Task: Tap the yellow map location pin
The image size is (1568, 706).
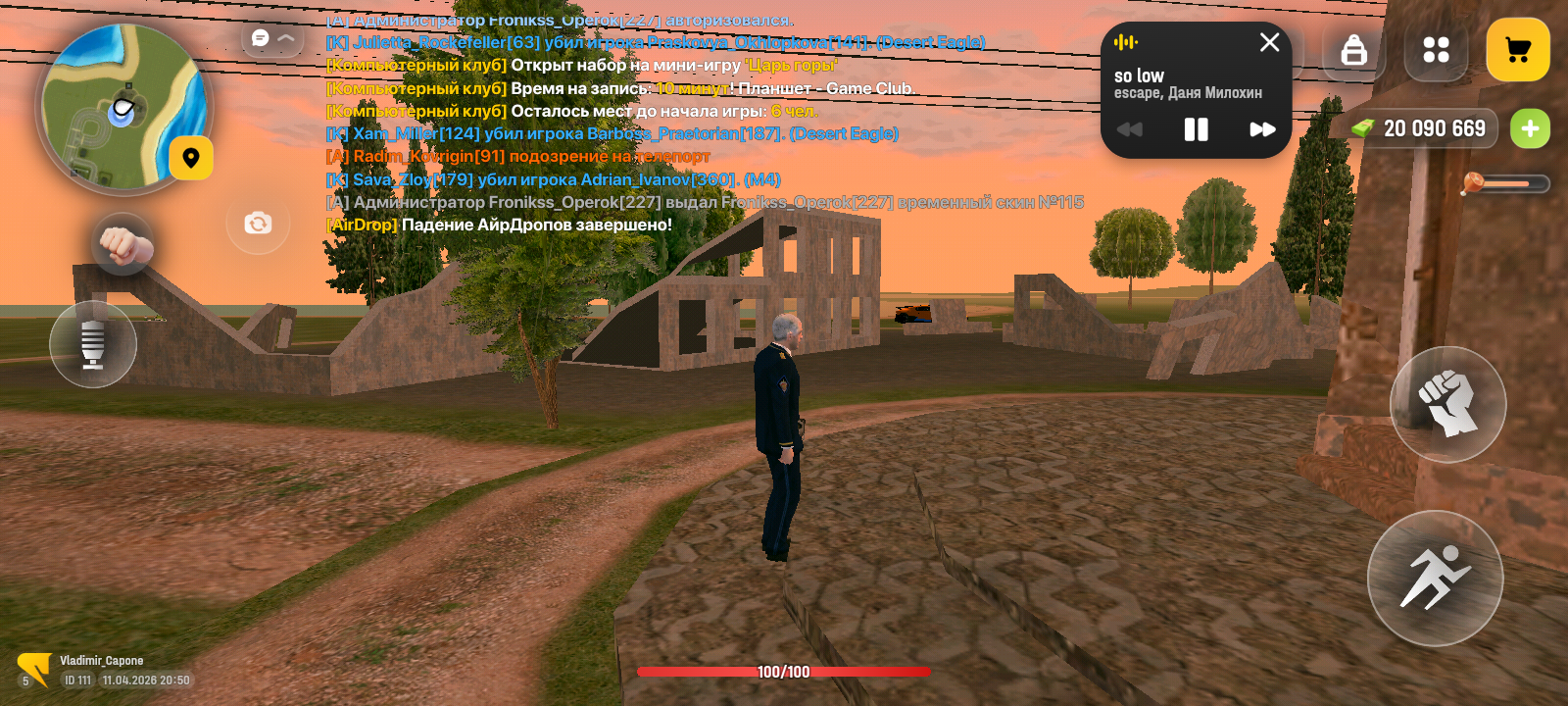Action: coord(191,158)
